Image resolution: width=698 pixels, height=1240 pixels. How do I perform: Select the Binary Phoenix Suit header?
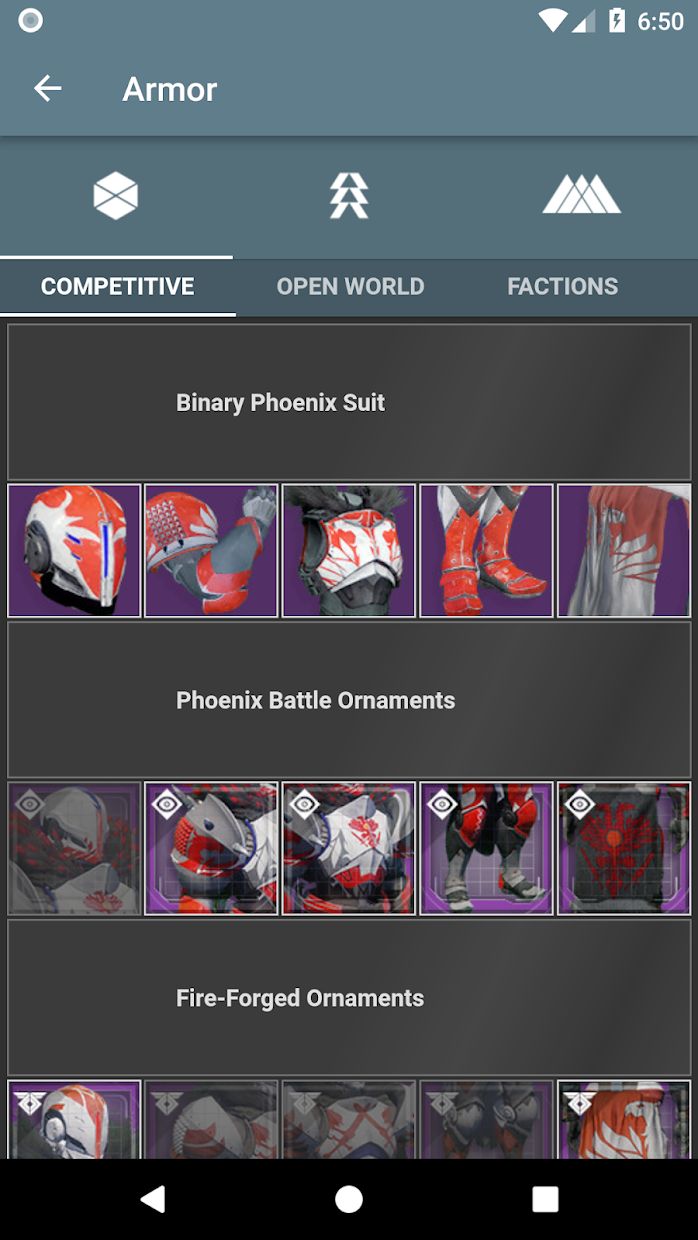(349, 402)
